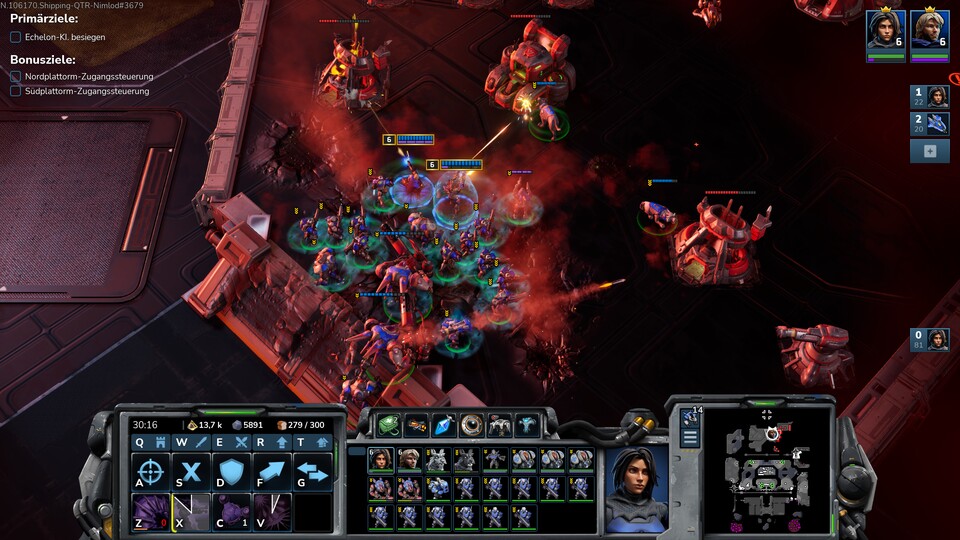Select the dark-haired hero in the selection grid

tap(380, 459)
